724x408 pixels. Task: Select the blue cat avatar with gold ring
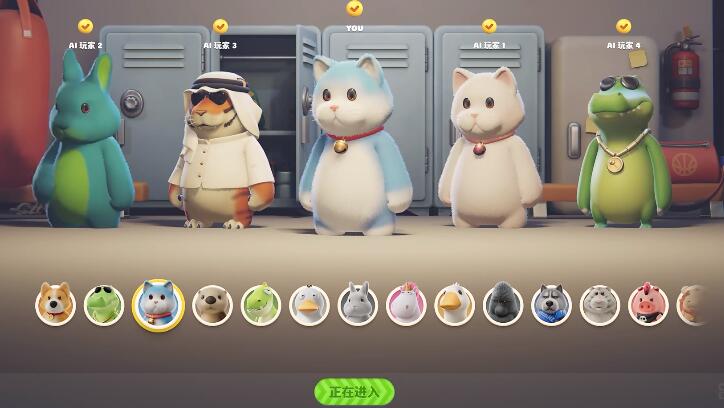[158, 304]
